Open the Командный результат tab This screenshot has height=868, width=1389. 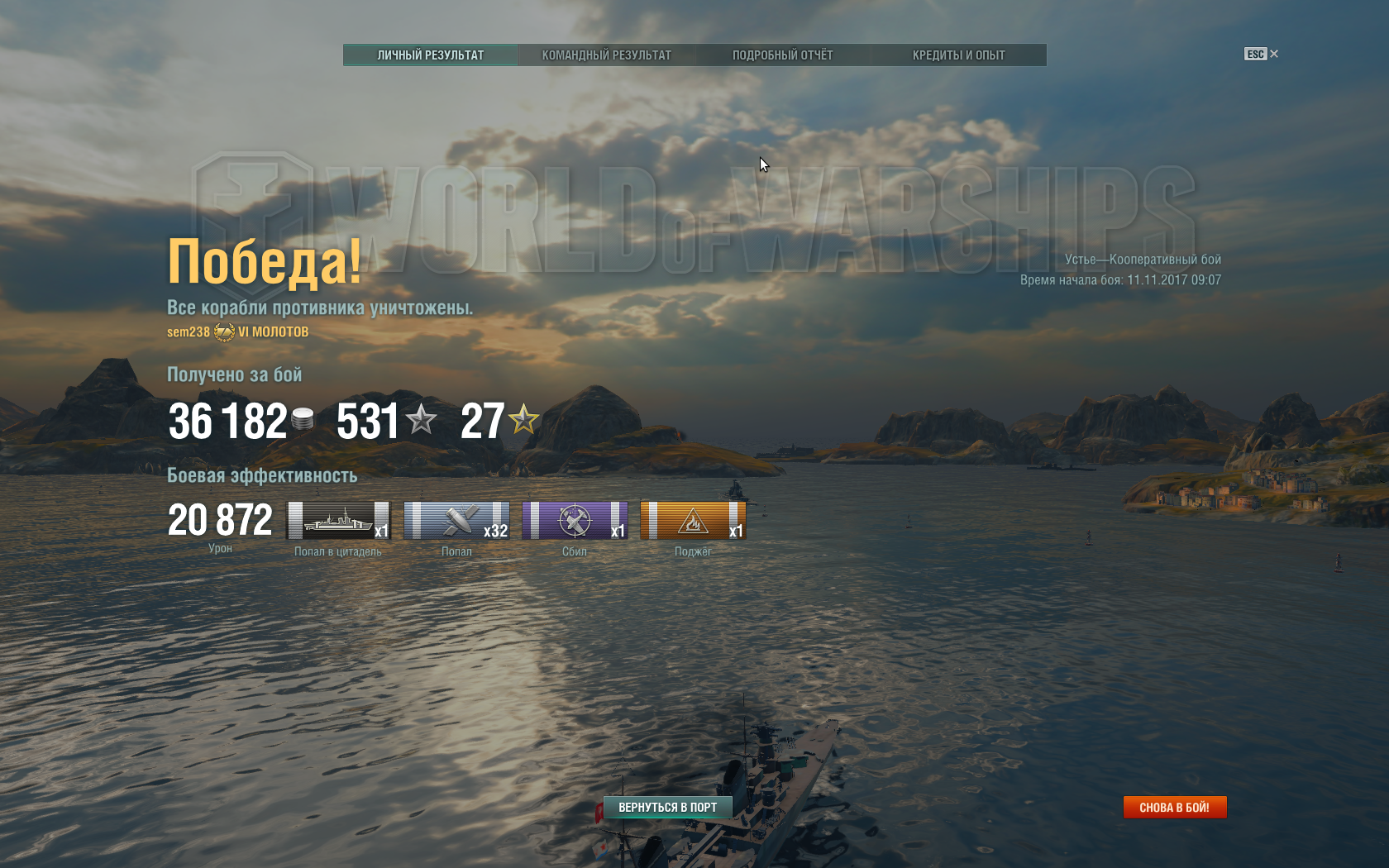click(606, 55)
